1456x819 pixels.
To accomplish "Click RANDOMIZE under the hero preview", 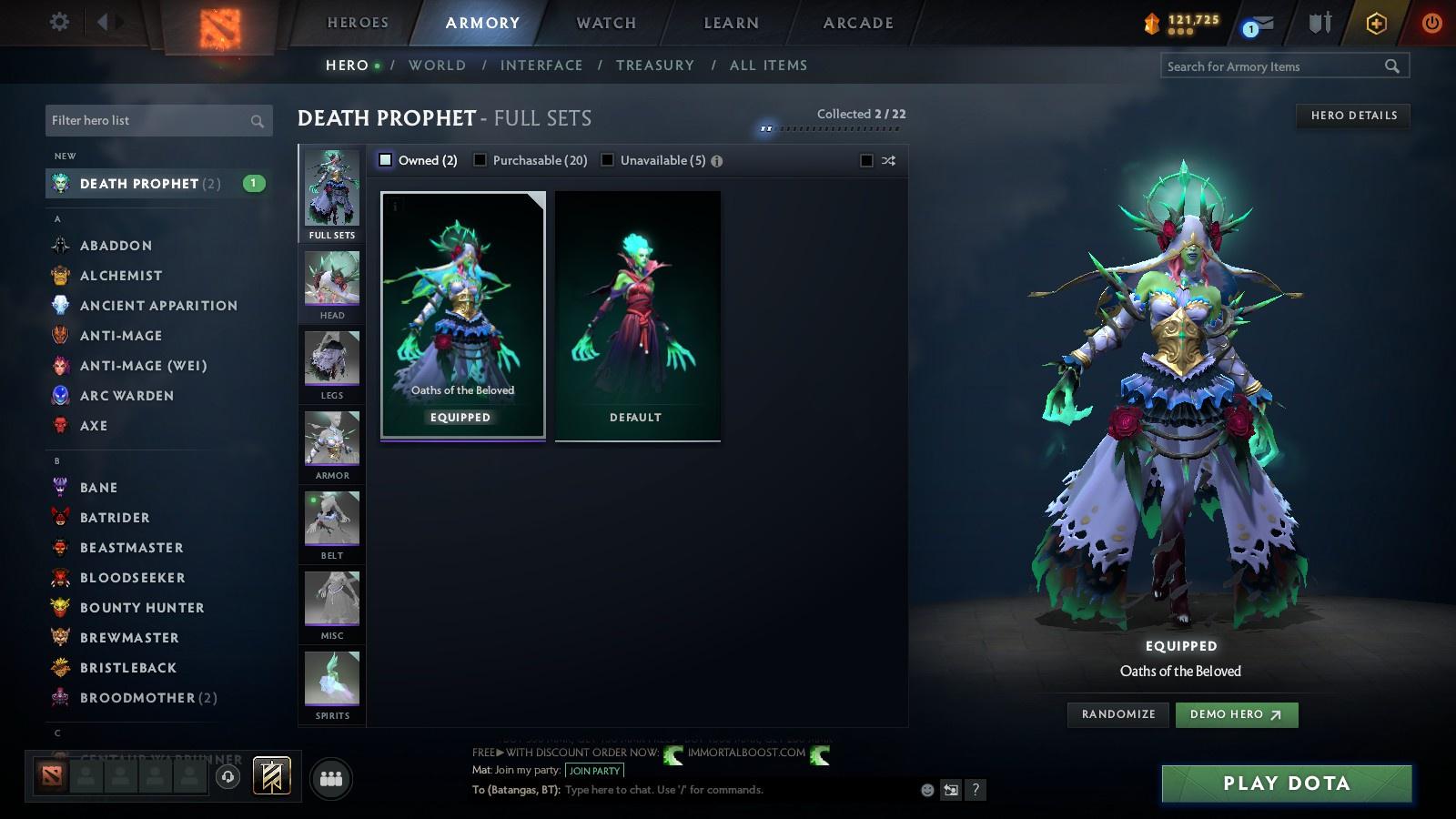I will point(1117,714).
